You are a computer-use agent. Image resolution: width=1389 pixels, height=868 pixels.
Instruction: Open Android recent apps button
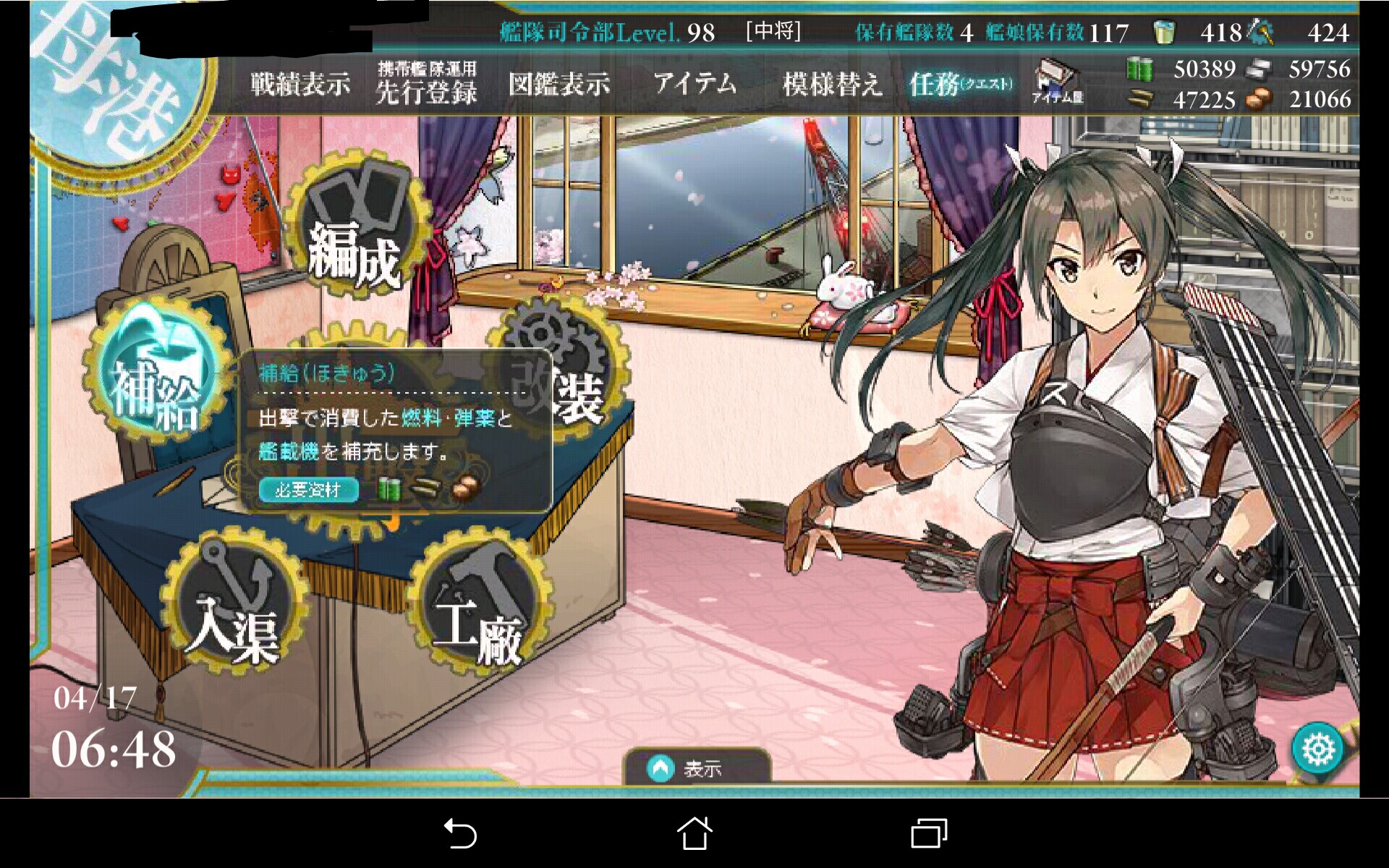click(929, 833)
